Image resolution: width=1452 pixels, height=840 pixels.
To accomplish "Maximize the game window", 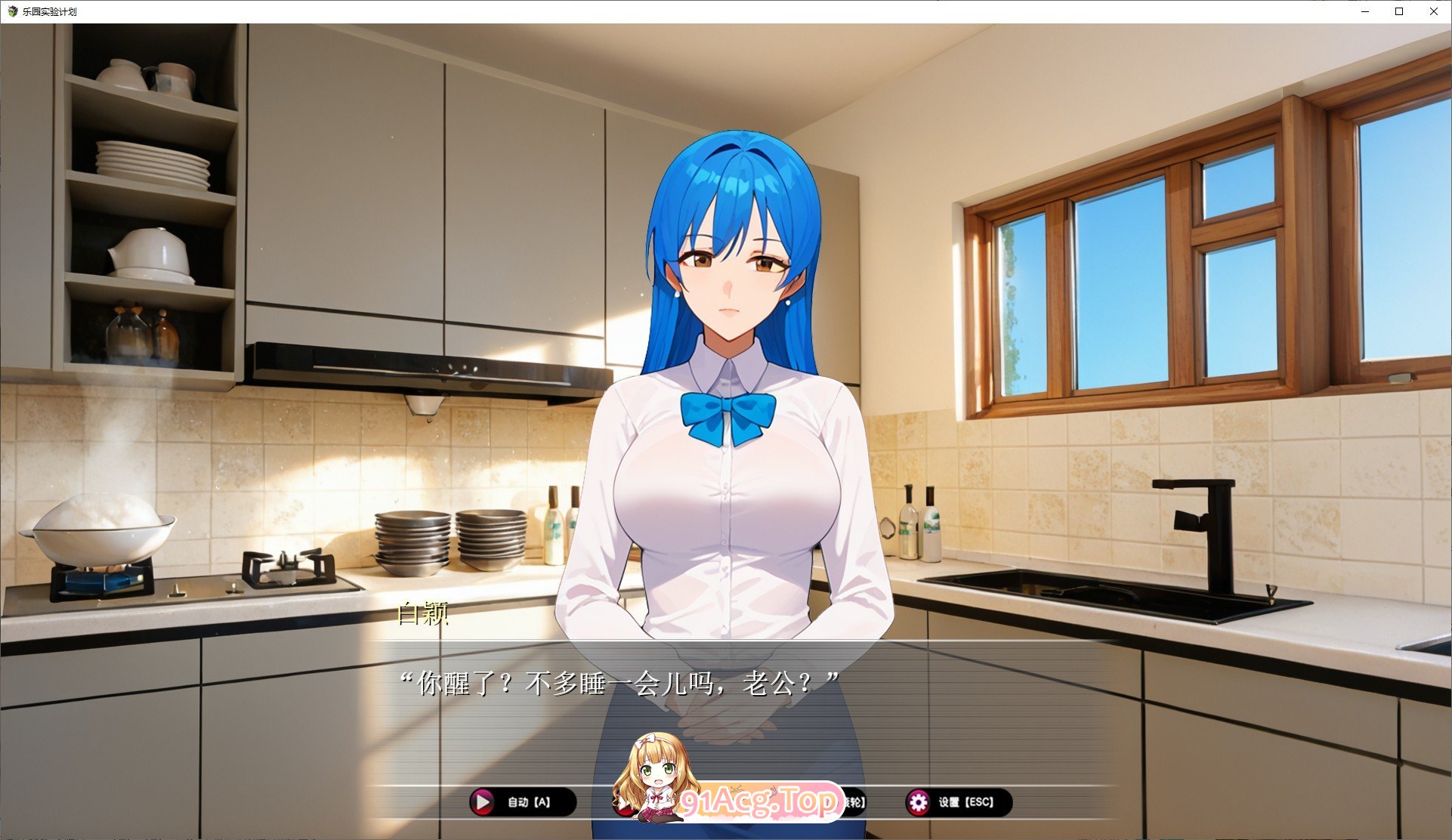I will tap(1398, 11).
